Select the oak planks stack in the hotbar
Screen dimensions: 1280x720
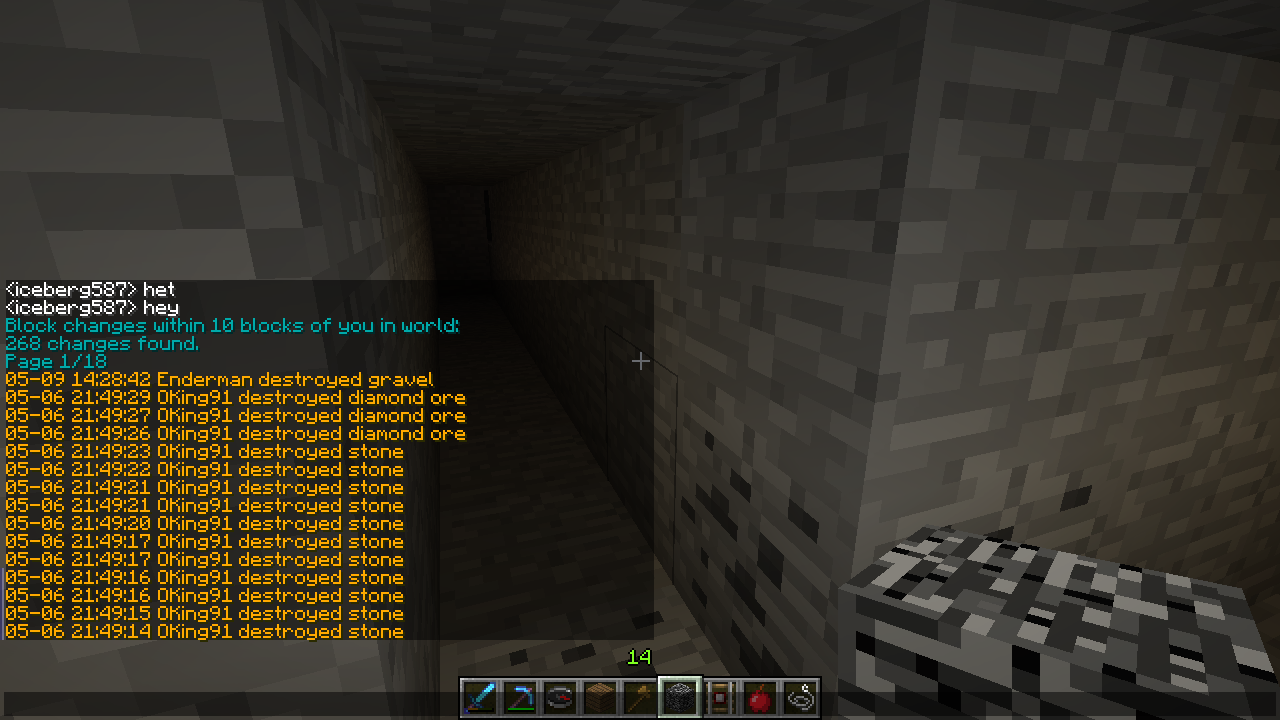click(599, 697)
